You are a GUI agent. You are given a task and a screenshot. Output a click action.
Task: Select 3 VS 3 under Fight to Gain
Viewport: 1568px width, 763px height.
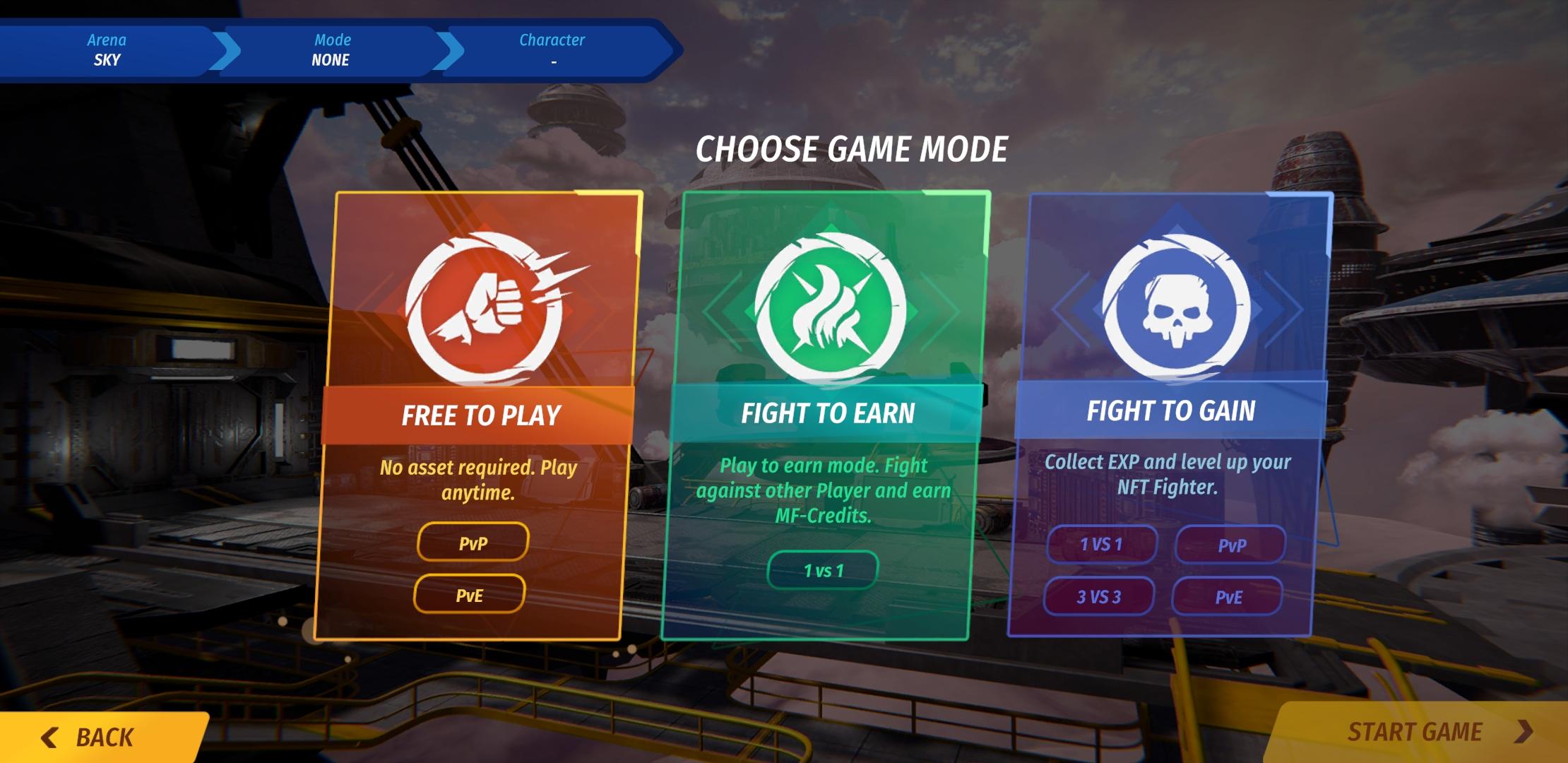[1099, 596]
